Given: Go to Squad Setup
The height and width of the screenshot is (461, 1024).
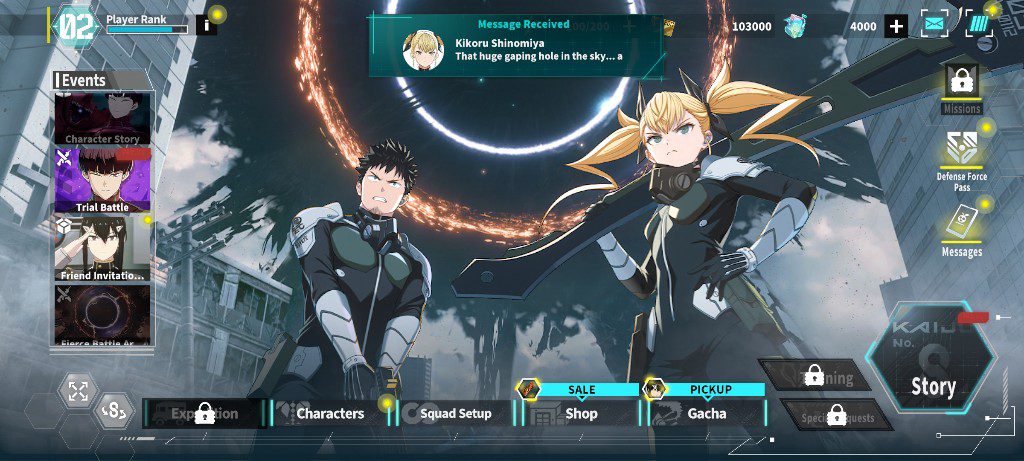Looking at the screenshot, I should coord(455,413).
